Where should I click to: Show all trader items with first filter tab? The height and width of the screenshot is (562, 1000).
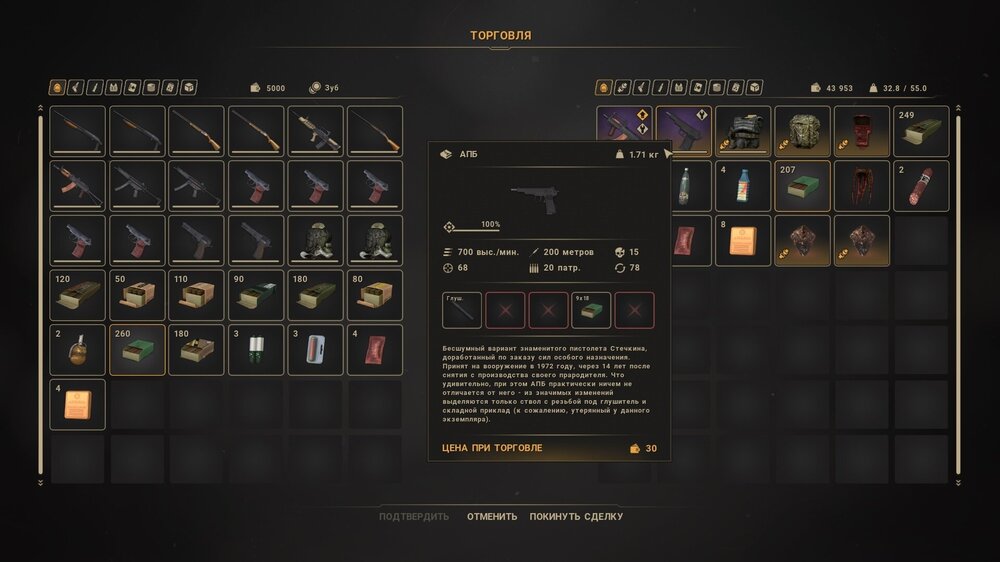click(57, 88)
